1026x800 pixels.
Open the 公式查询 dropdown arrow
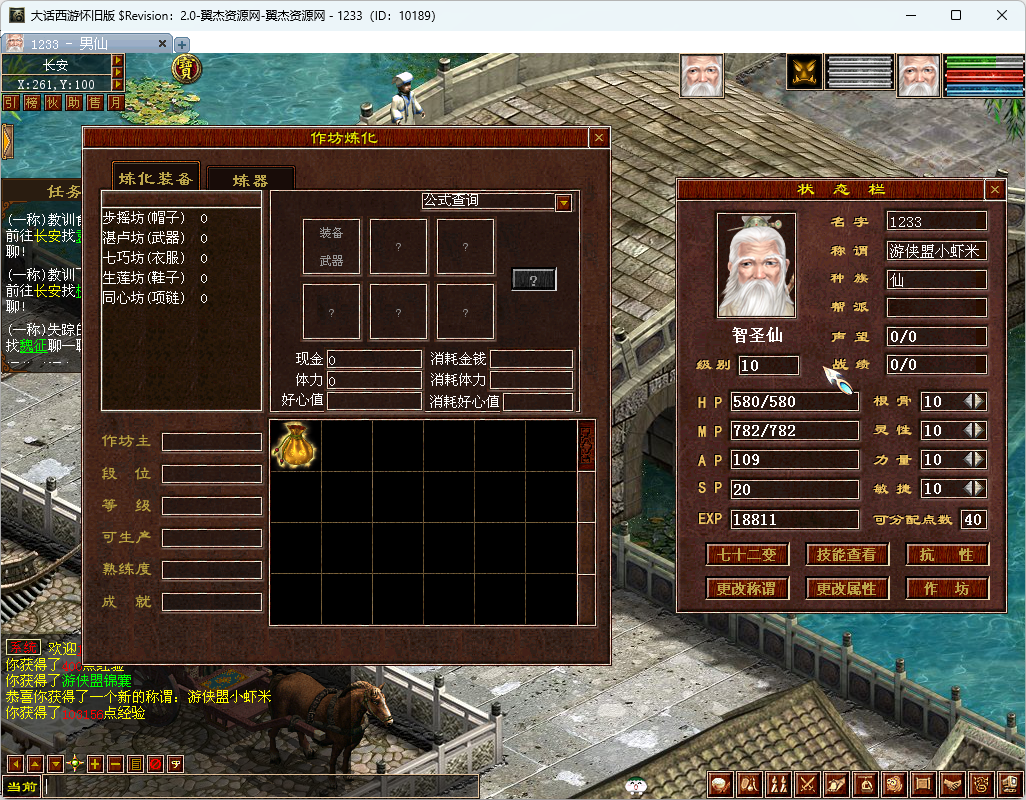tap(564, 202)
